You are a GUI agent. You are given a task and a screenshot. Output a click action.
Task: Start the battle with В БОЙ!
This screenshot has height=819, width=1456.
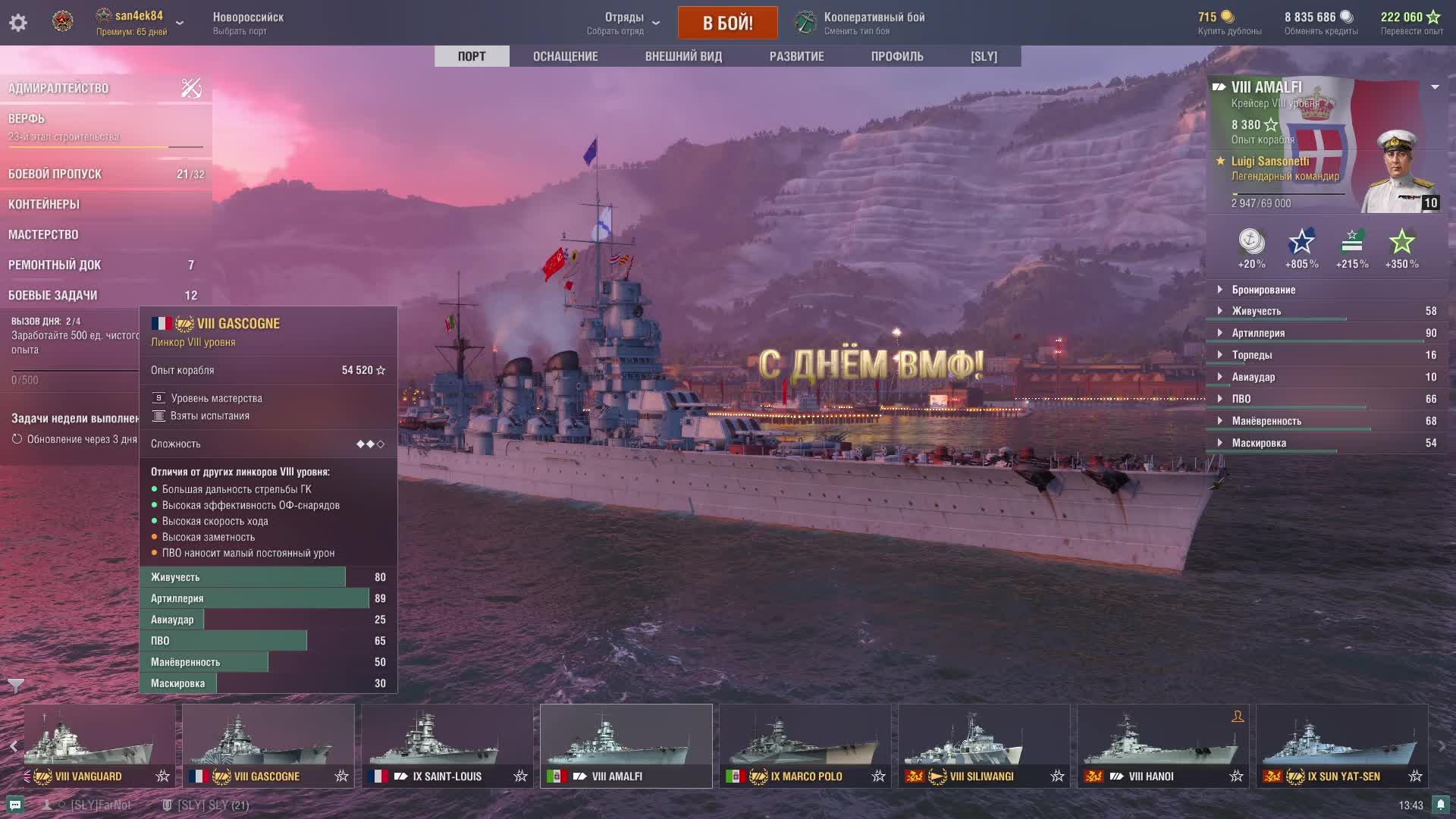click(727, 23)
